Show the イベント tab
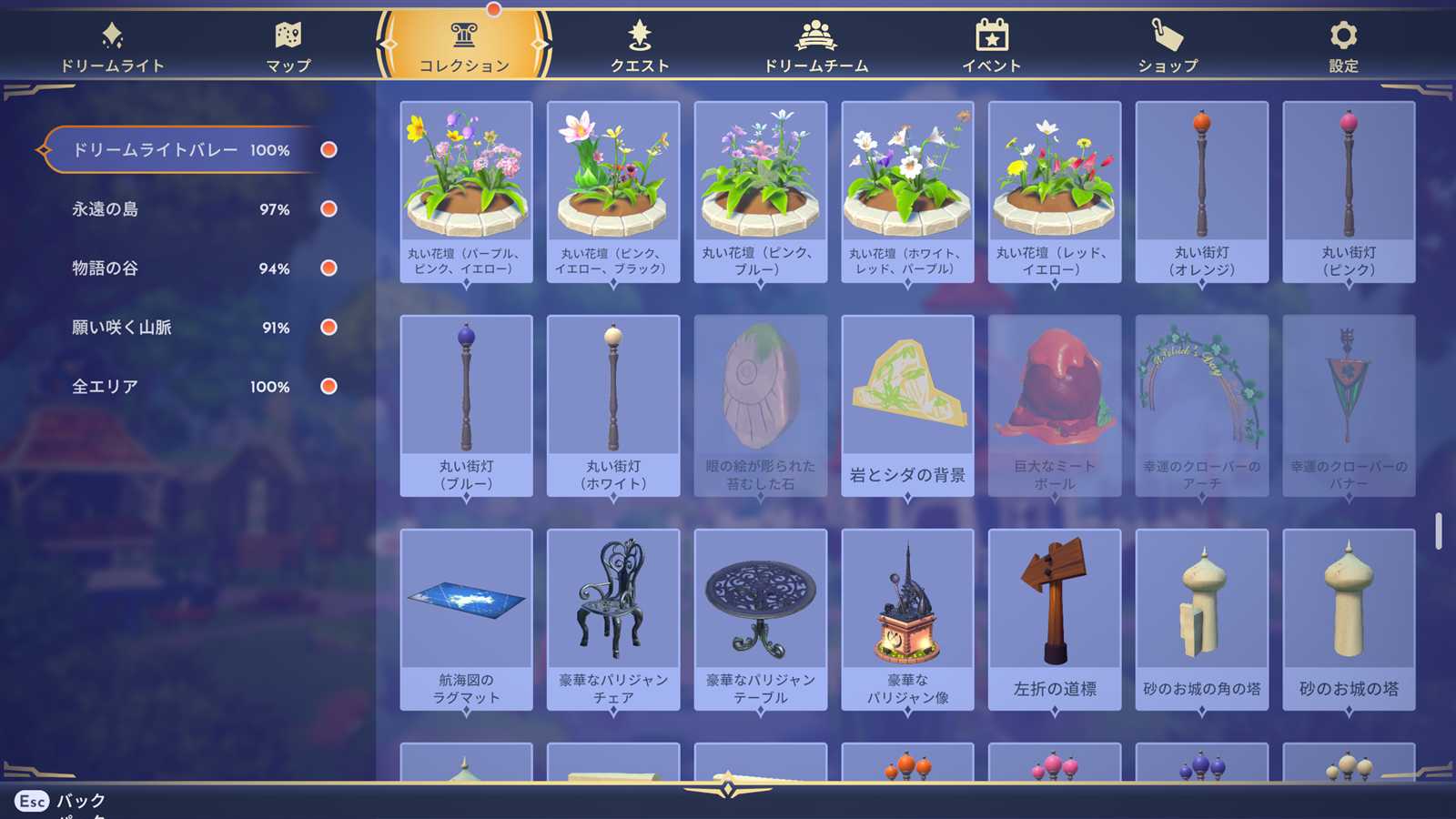The width and height of the screenshot is (1456, 819). 991,46
